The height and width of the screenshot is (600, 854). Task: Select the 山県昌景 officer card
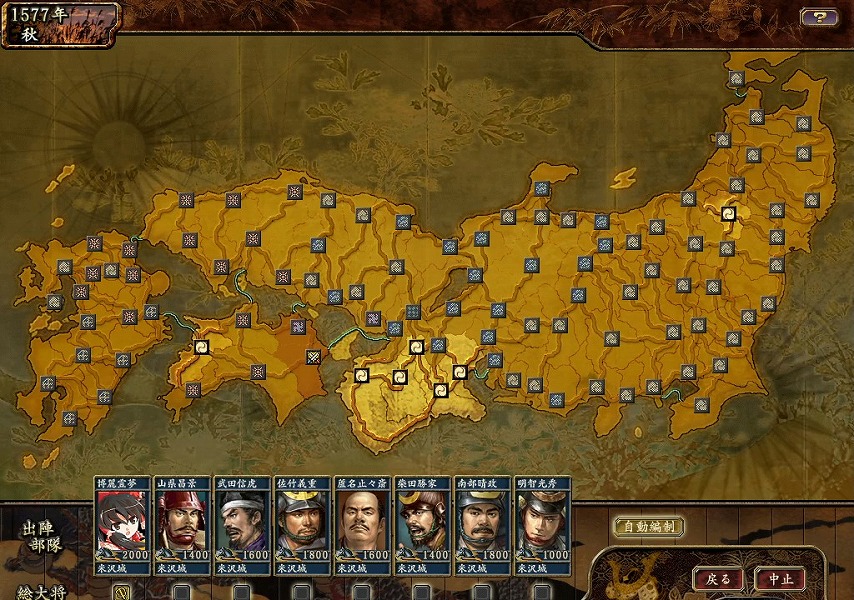[182, 524]
